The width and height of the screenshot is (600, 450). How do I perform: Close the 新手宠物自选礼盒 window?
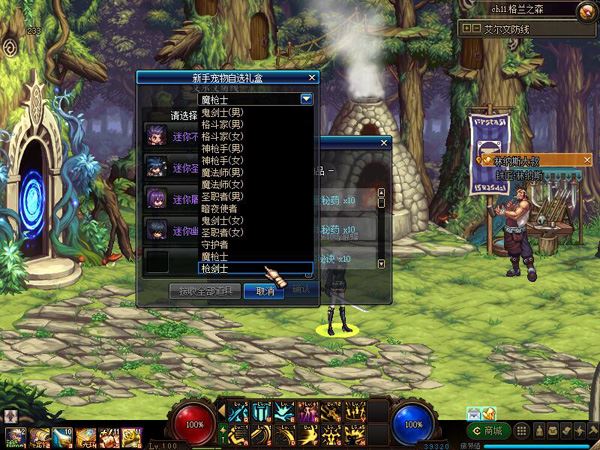coord(312,77)
